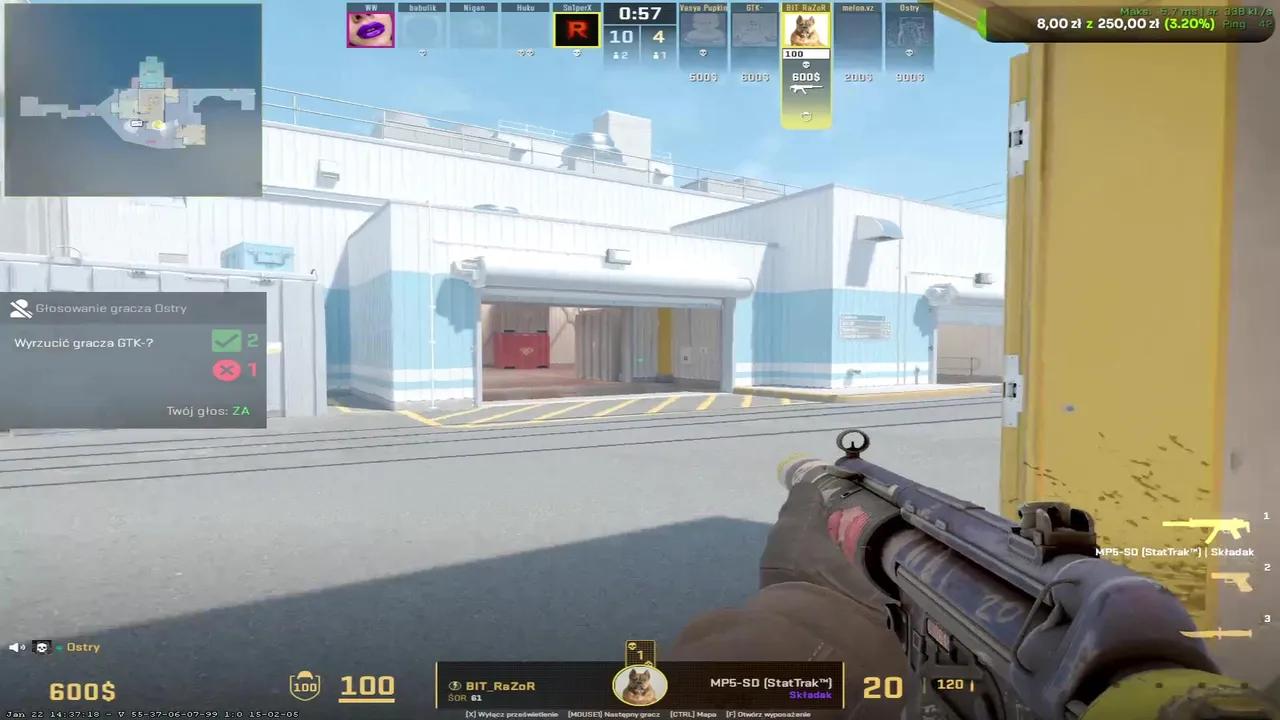This screenshot has width=1280, height=720.
Task: Click the red X vote icon
Action: pyautogui.click(x=226, y=370)
